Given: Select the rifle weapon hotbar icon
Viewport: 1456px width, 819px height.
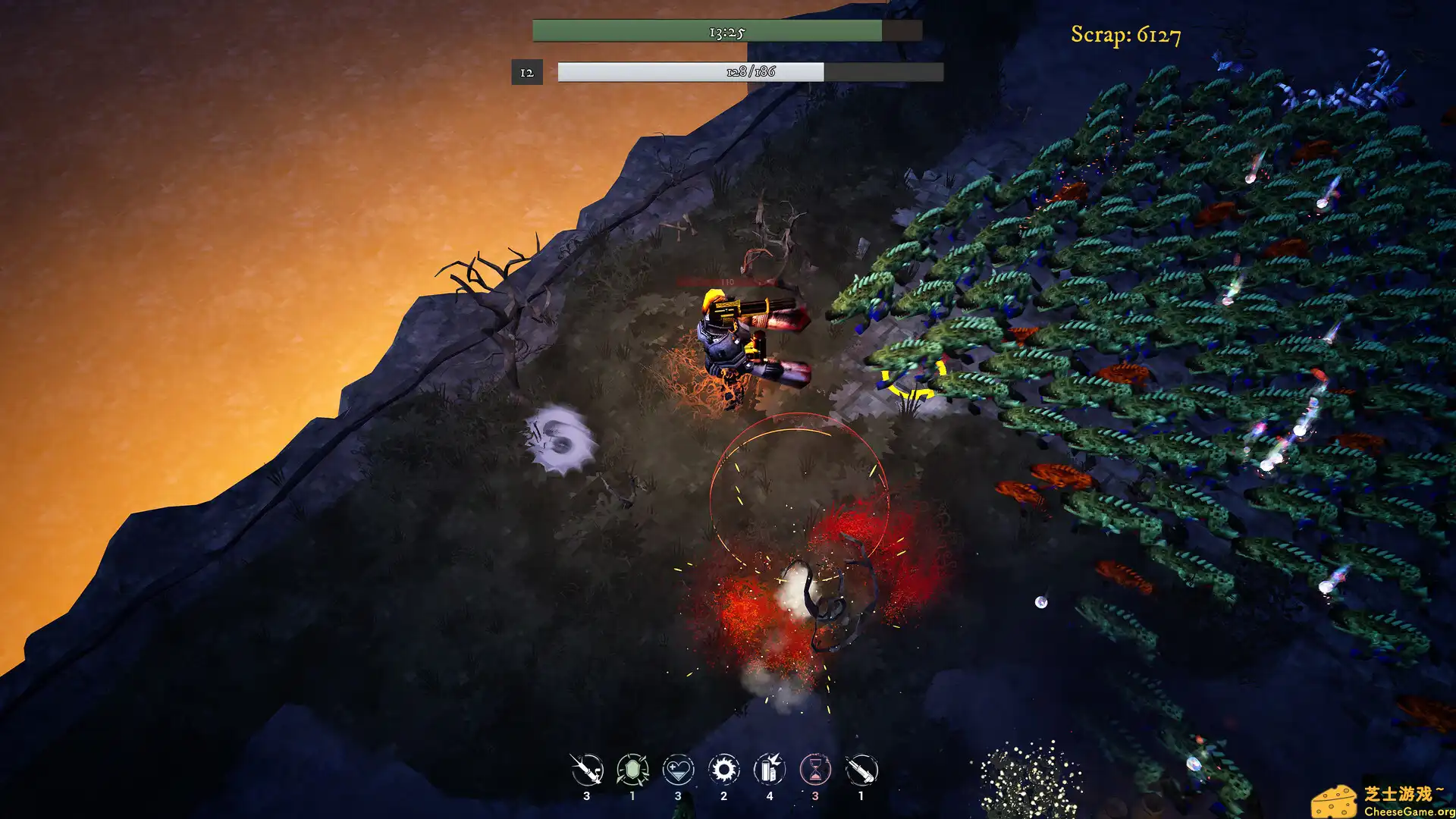Looking at the screenshot, I should tap(863, 769).
